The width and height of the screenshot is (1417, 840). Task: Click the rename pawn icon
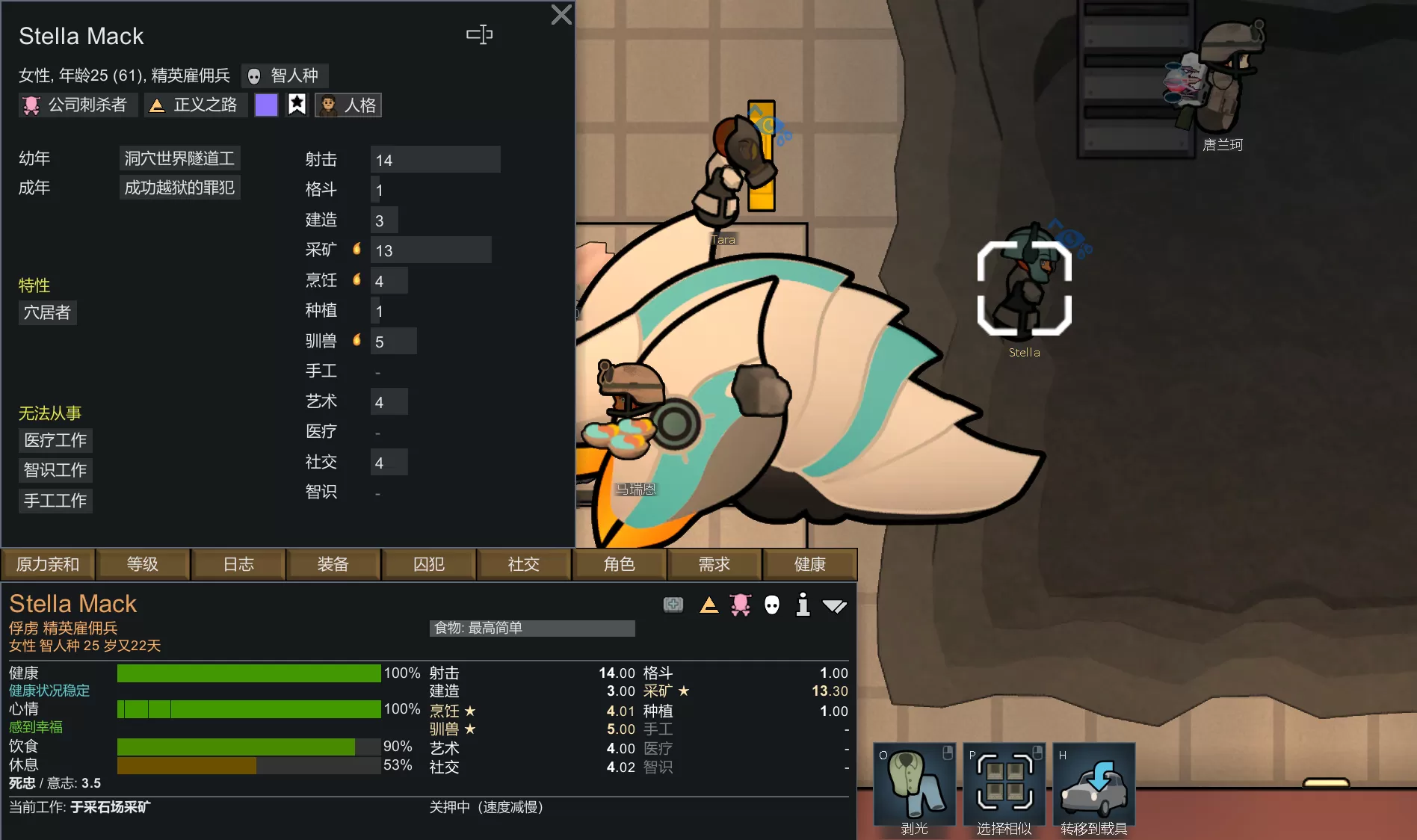pyautogui.click(x=479, y=34)
